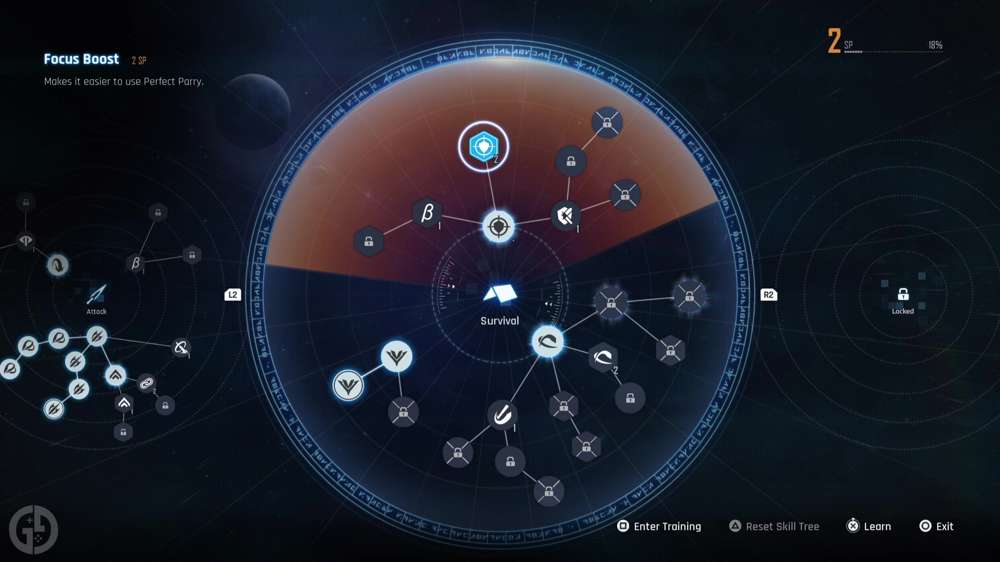This screenshot has height=562, width=1000.
Task: Choose the beta symbol skill in the Survival tree
Action: pyautogui.click(x=427, y=213)
